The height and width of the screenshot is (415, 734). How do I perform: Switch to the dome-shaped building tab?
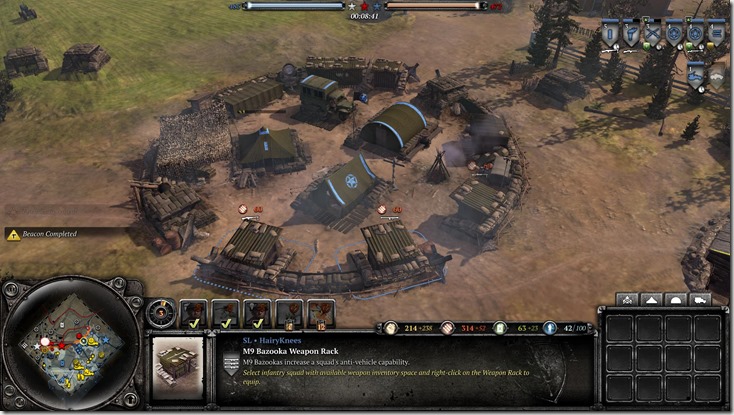pos(676,299)
